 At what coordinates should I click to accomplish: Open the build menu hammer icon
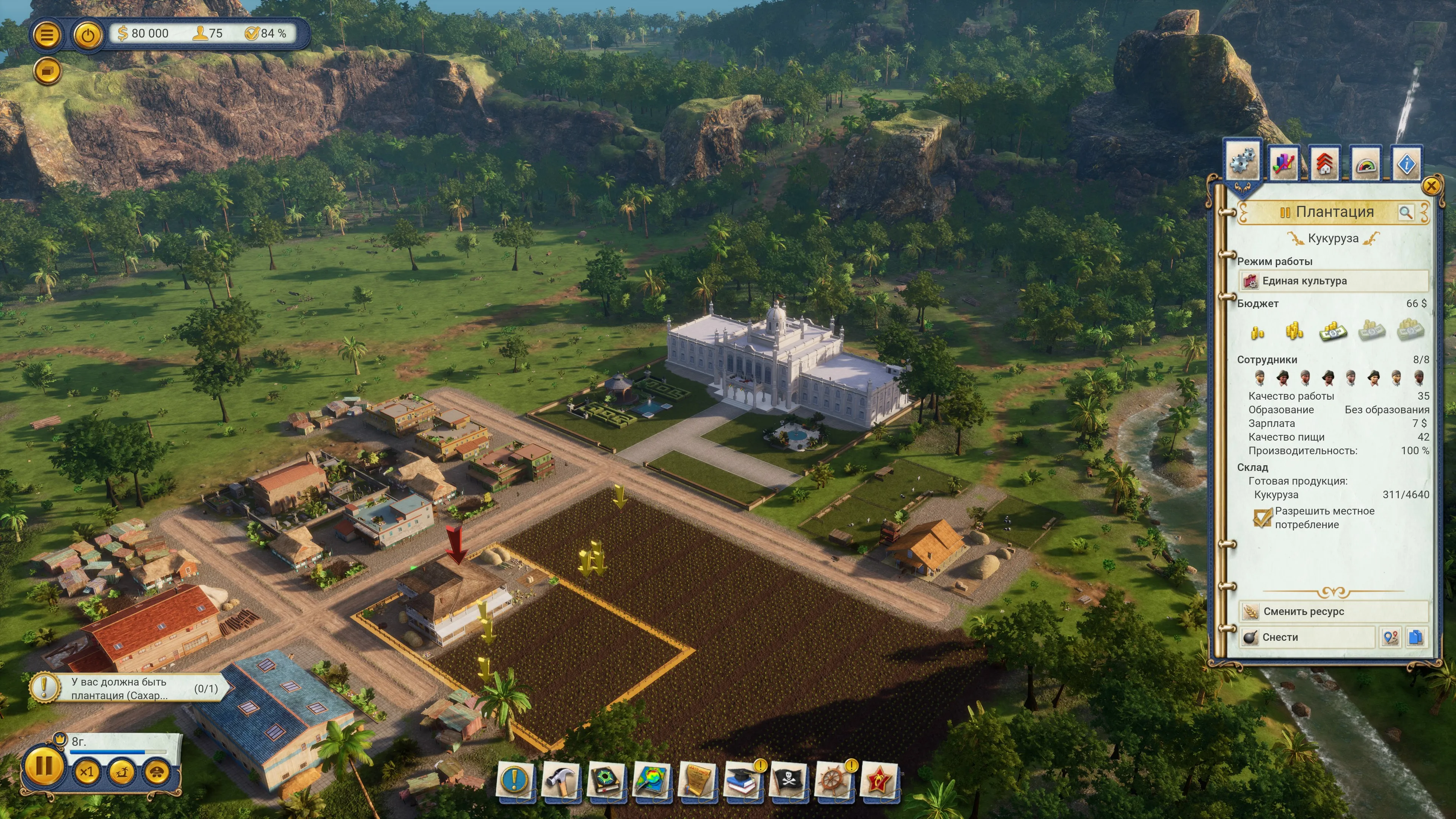point(560,780)
